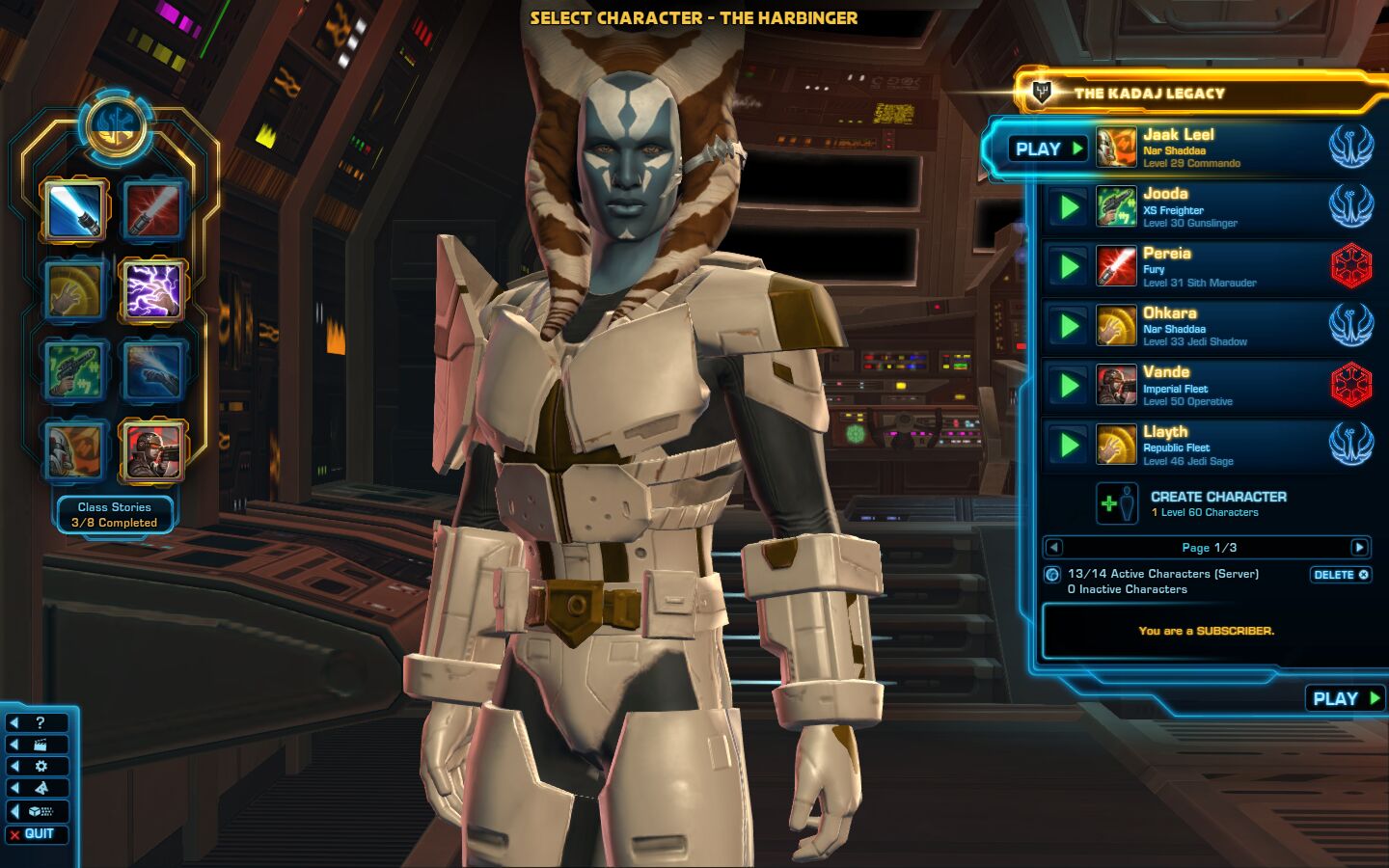The image size is (1389, 868).
Task: Click the legacy emblem above class icons
Action: 115,126
